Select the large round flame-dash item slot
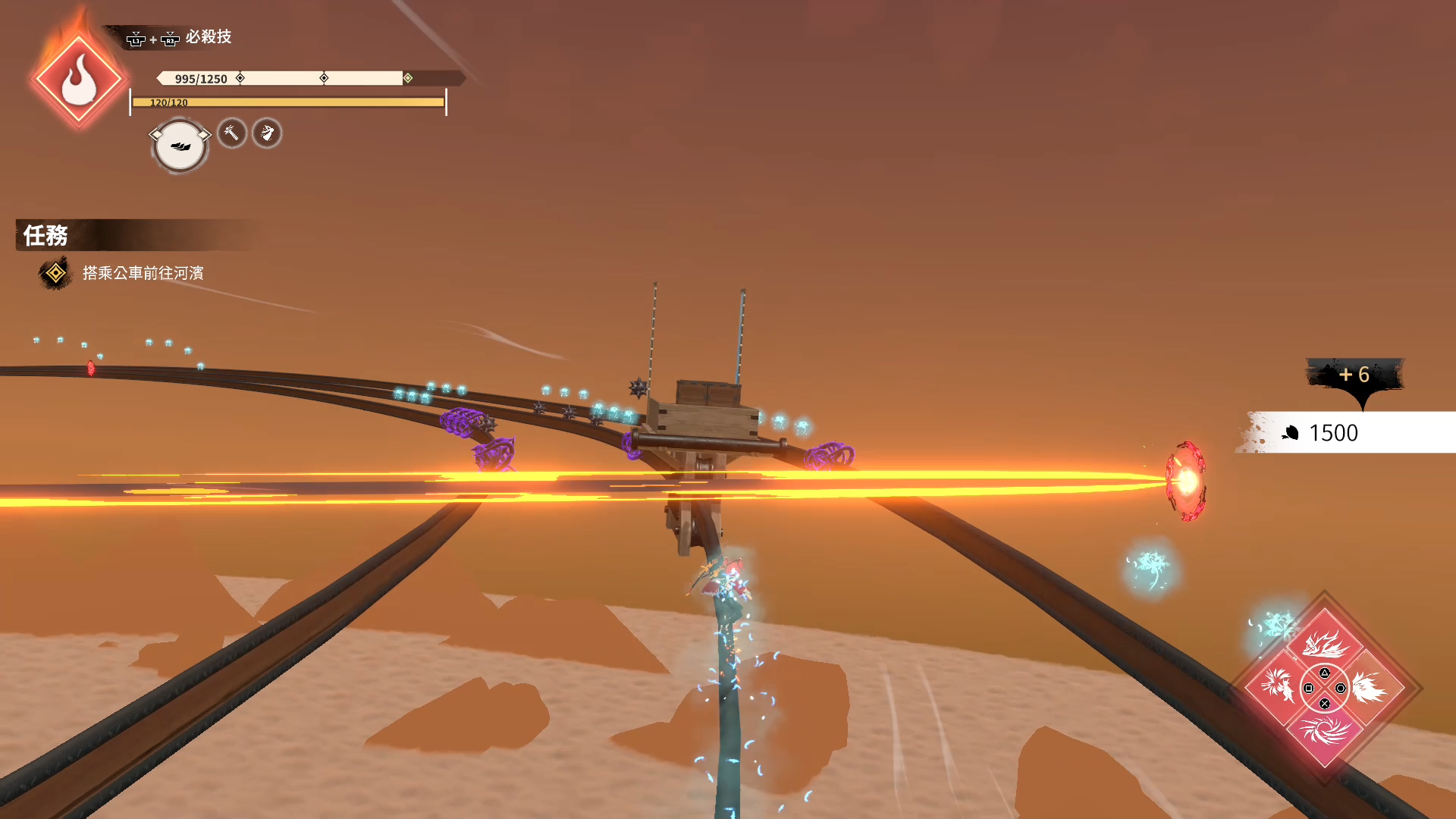Viewport: 1456px width, 819px height. point(180,146)
